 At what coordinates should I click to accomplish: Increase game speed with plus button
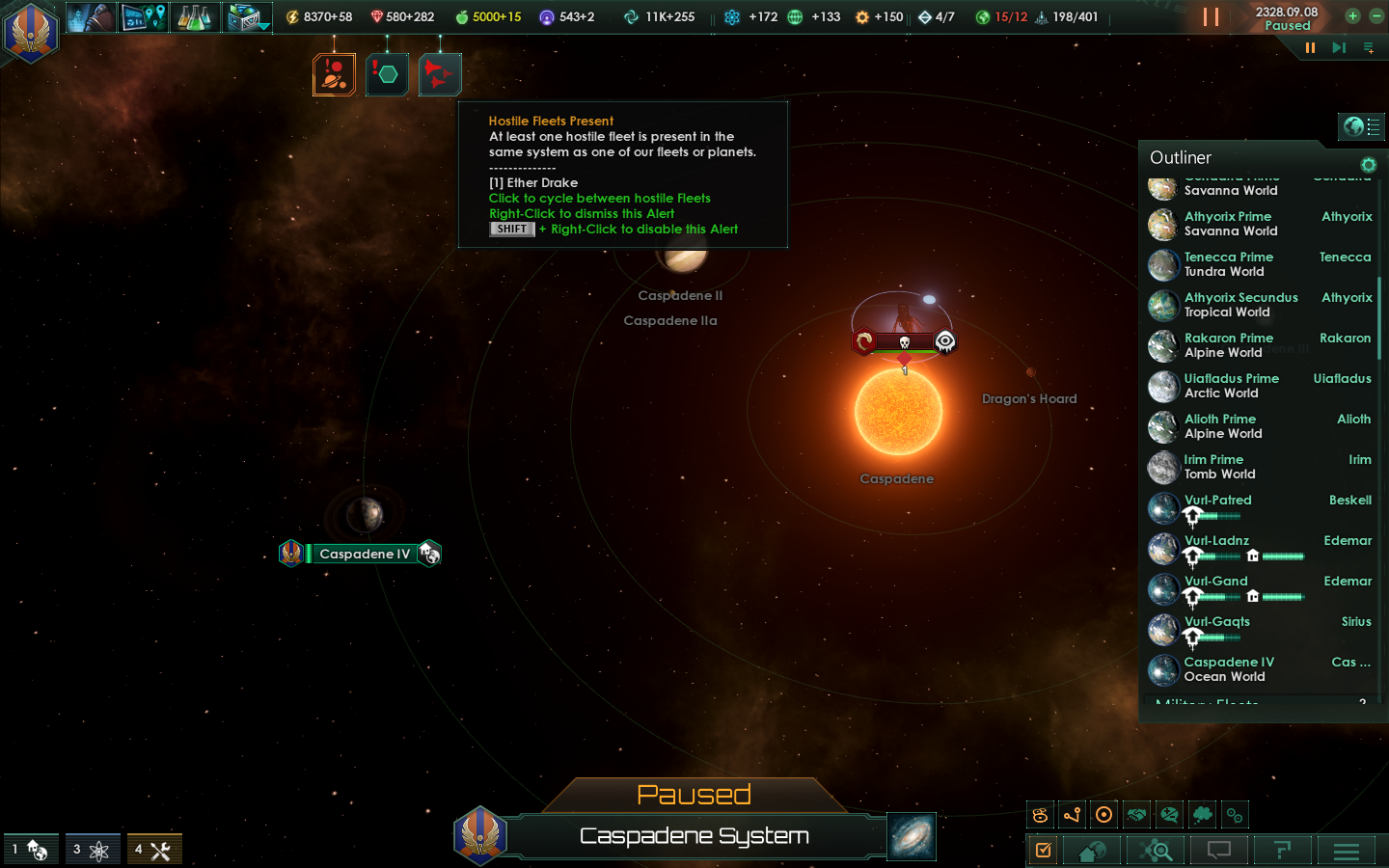point(1352,15)
